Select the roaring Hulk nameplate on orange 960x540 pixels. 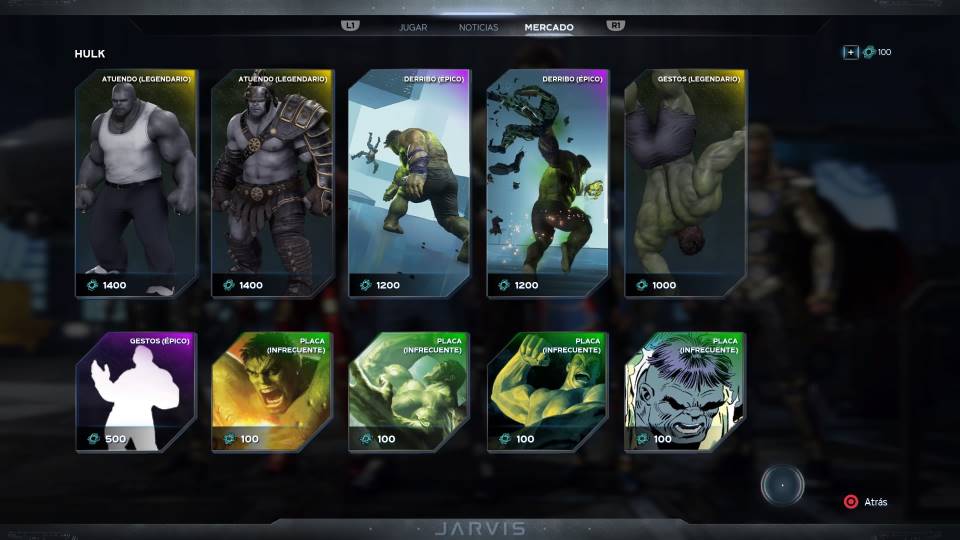tap(272, 392)
